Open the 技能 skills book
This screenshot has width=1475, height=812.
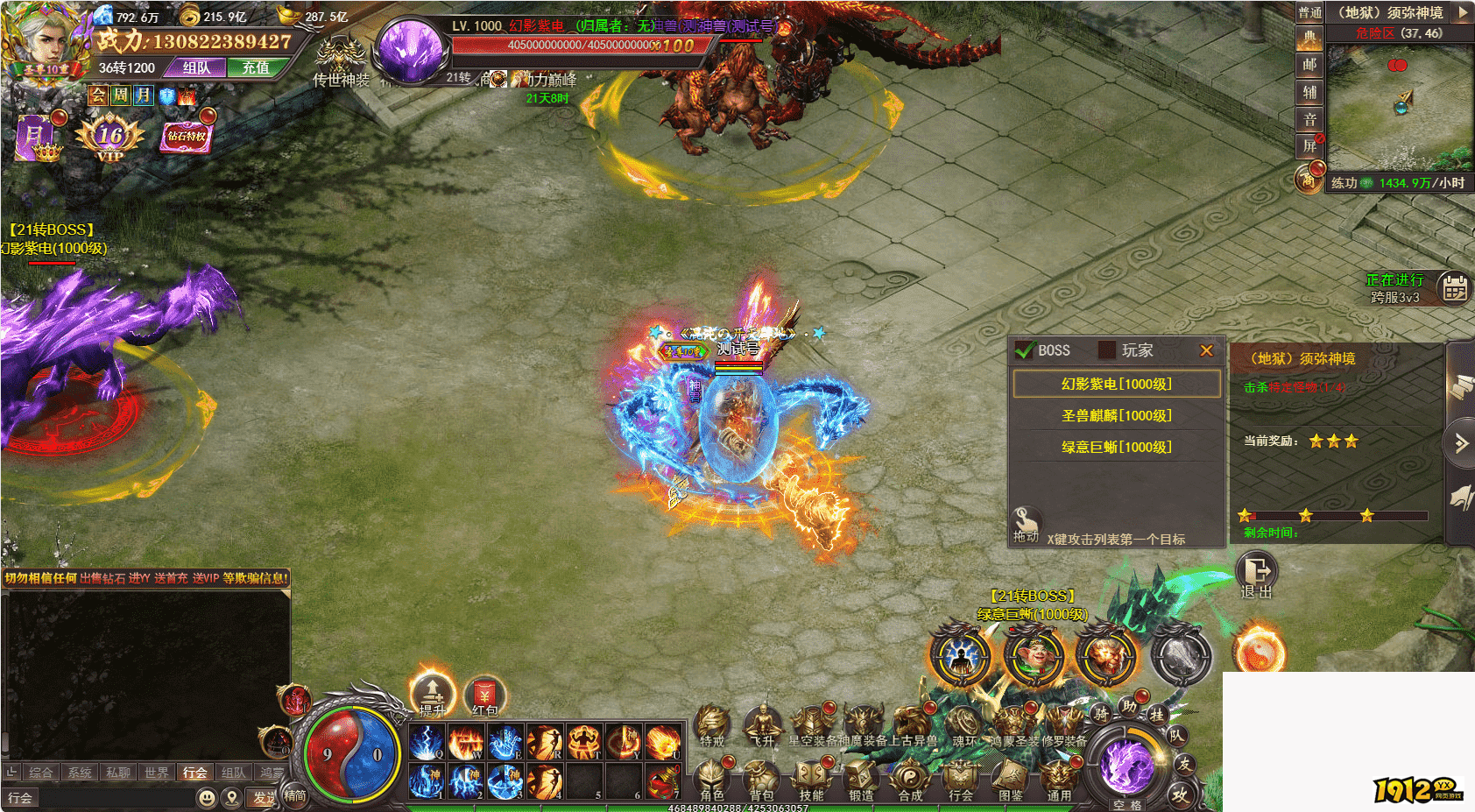coord(811,779)
